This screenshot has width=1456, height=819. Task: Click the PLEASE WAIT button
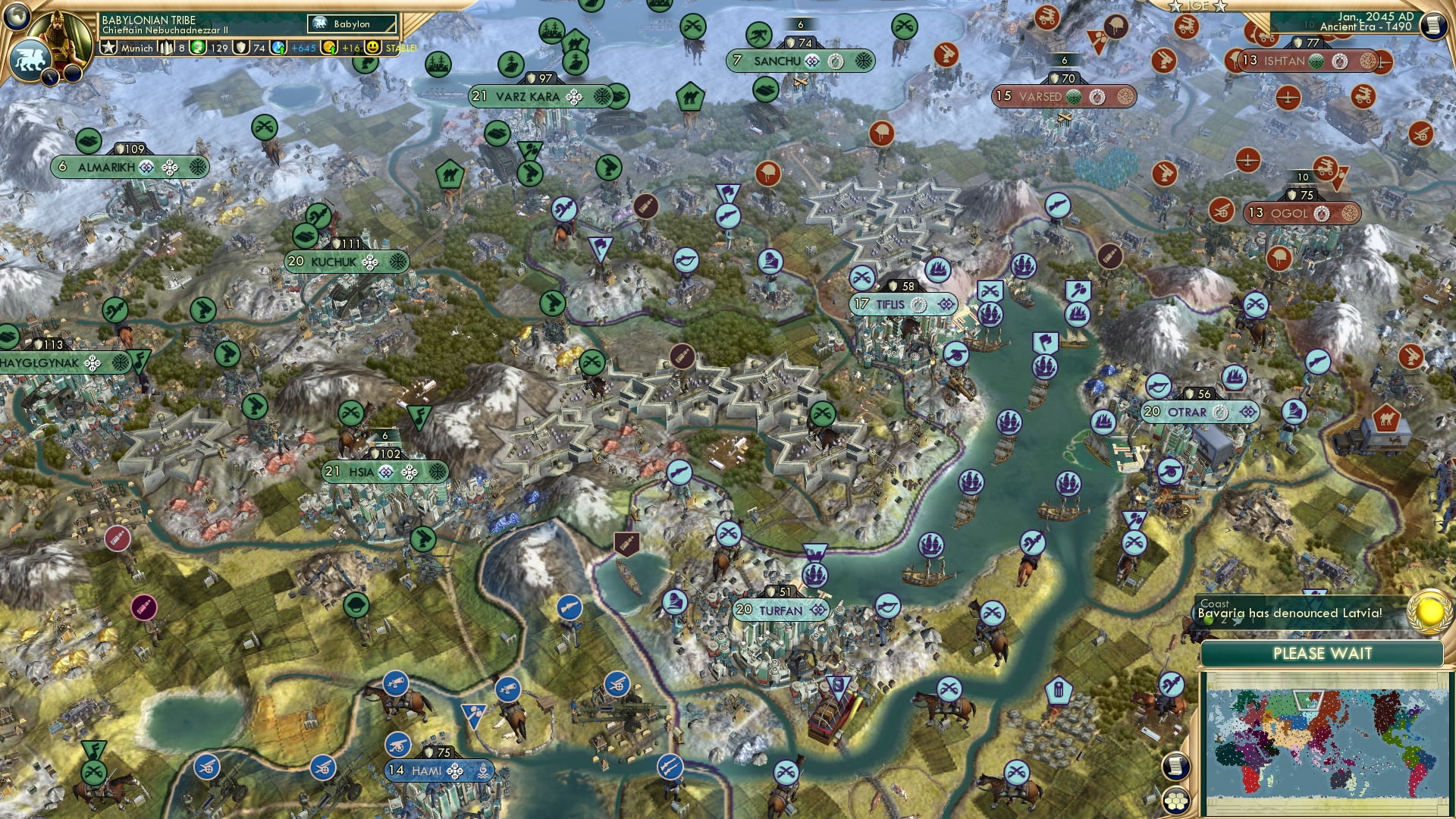tap(1323, 652)
